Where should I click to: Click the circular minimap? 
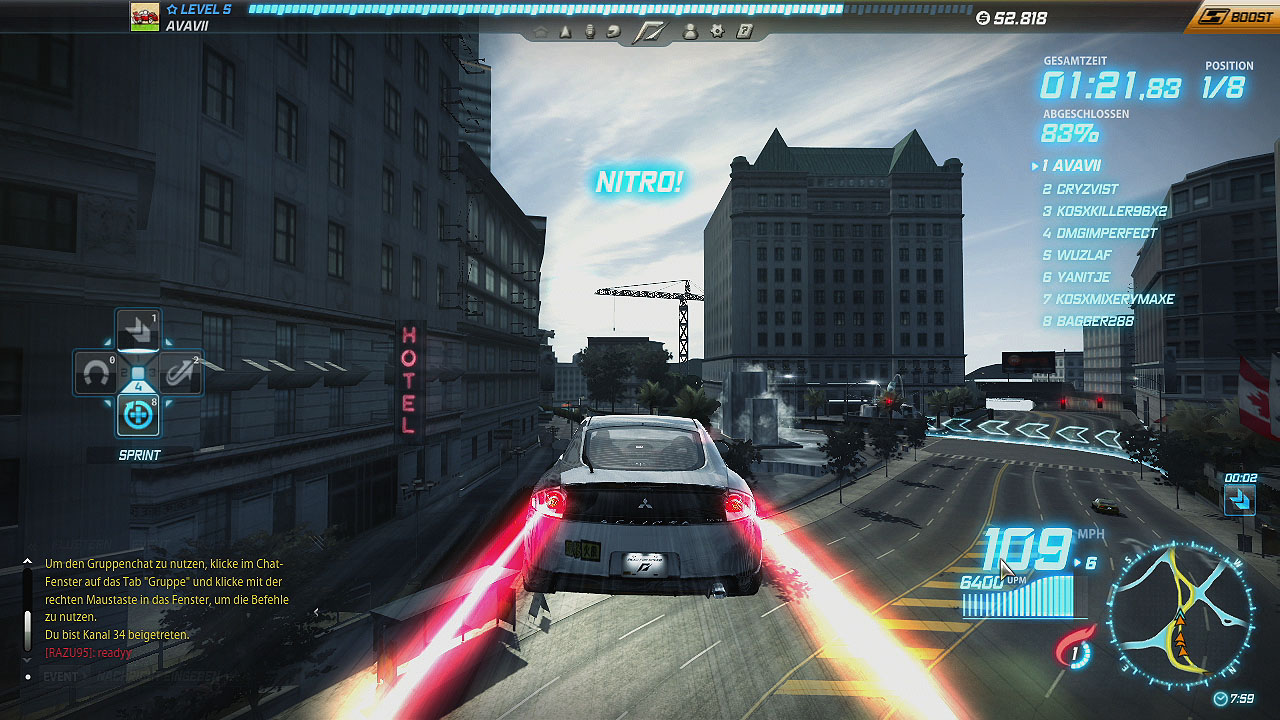pyautogui.click(x=1180, y=614)
